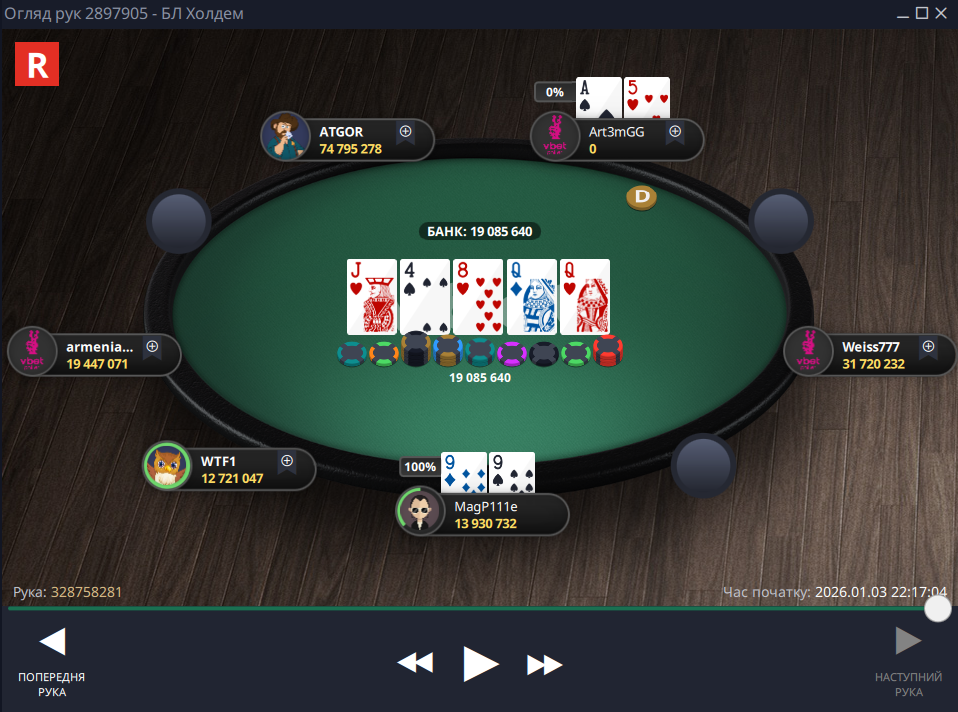Click the red R logo
This screenshot has height=712, width=958.
pyautogui.click(x=38, y=65)
